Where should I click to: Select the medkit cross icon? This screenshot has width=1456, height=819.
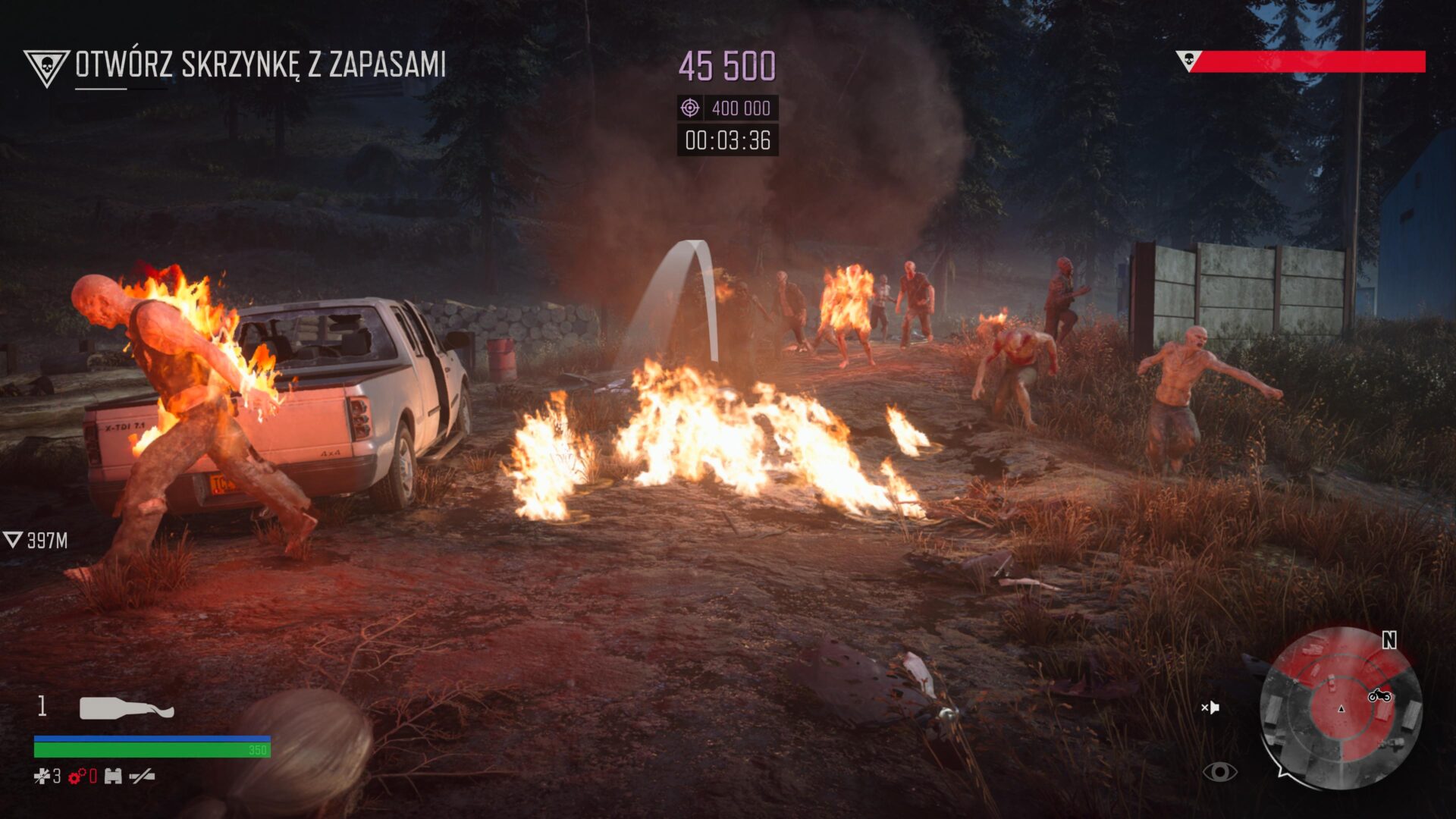(42, 776)
